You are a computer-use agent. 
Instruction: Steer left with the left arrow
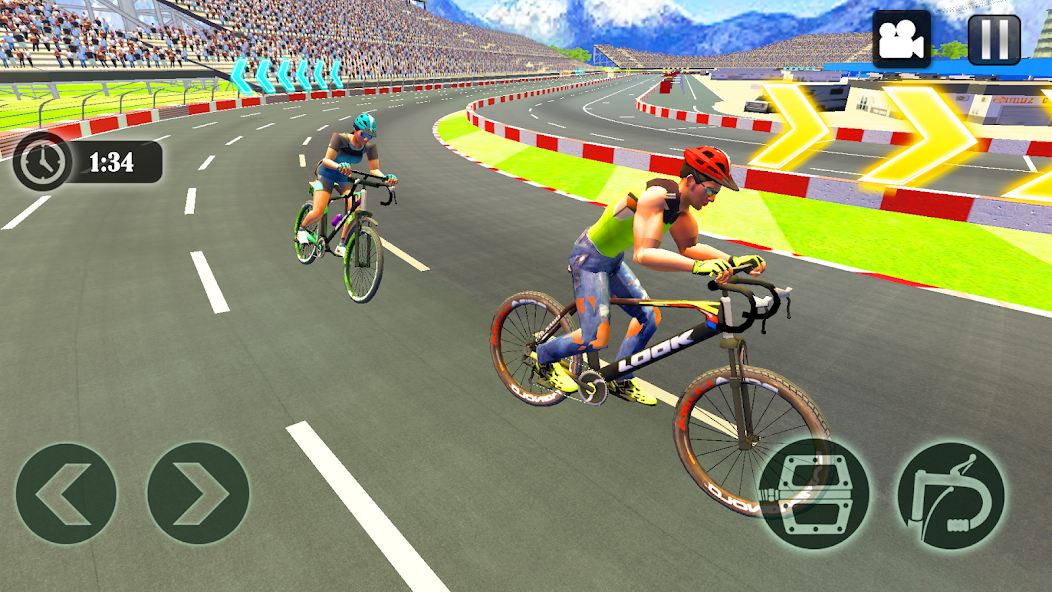[66, 494]
